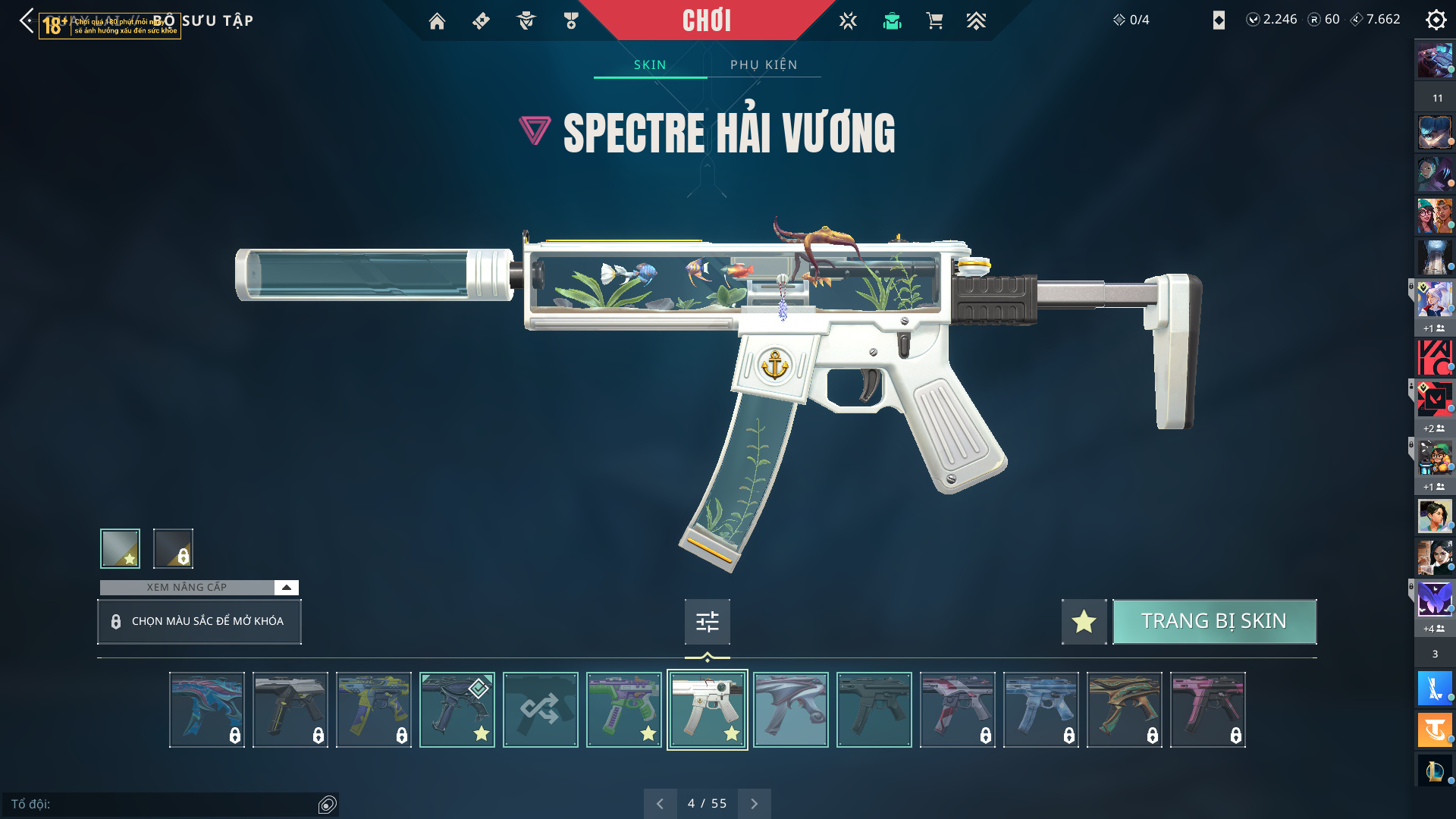
Task: Go to next skin page arrow
Action: coord(754,804)
